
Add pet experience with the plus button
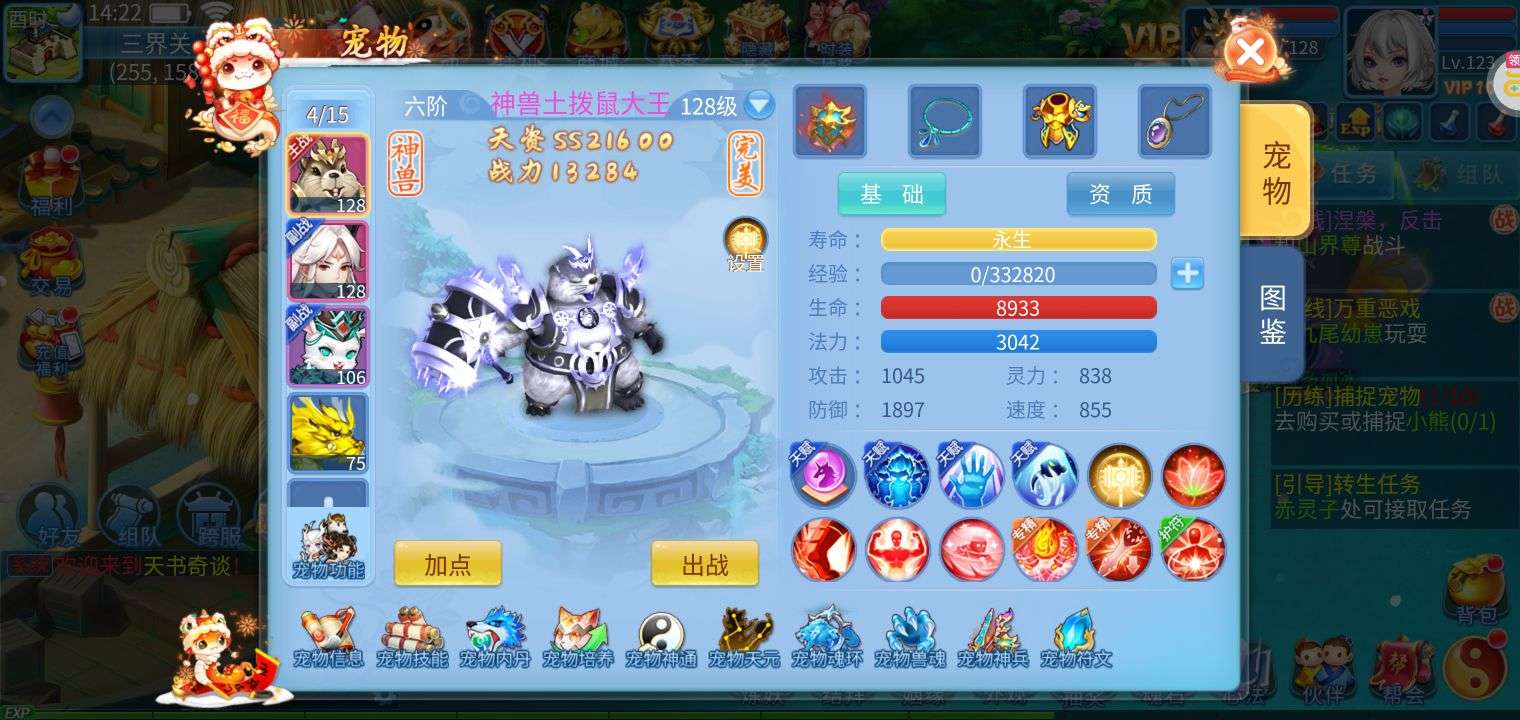[x=1187, y=274]
